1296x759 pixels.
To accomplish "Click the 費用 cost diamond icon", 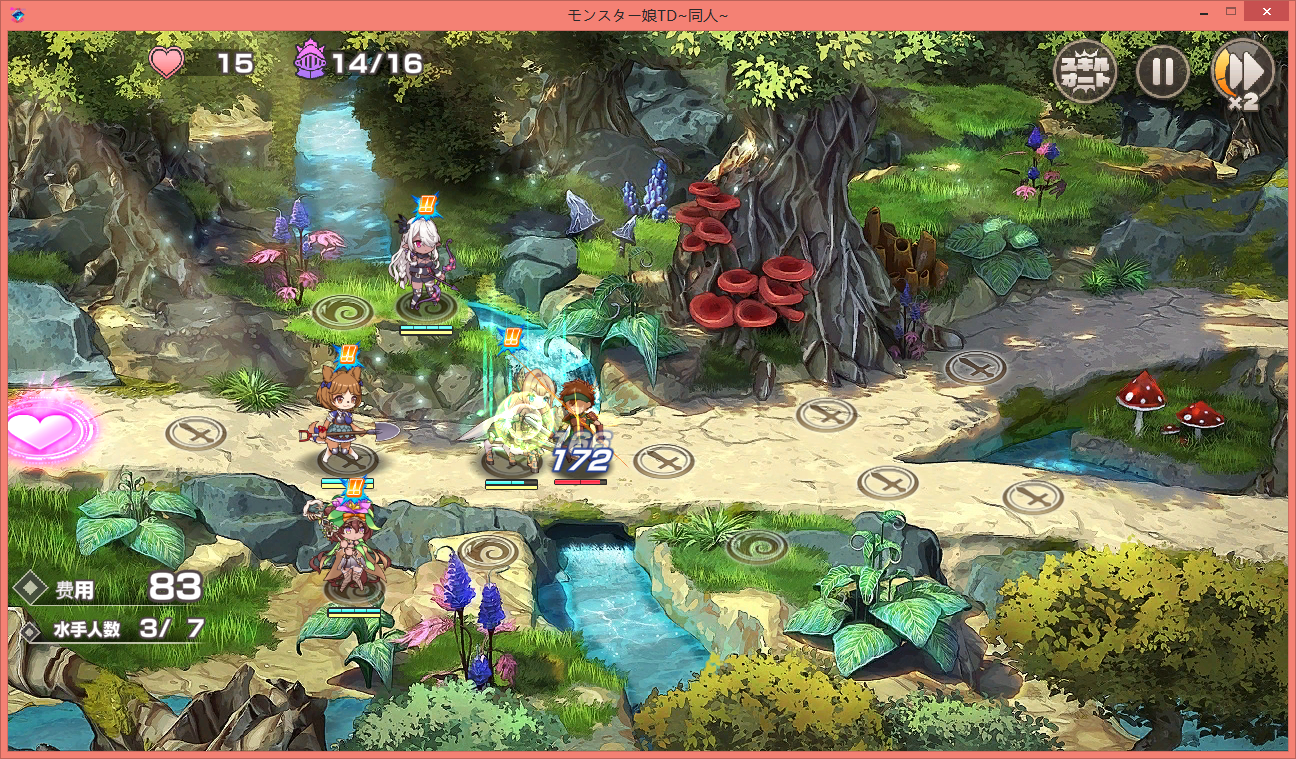I will coord(30,589).
